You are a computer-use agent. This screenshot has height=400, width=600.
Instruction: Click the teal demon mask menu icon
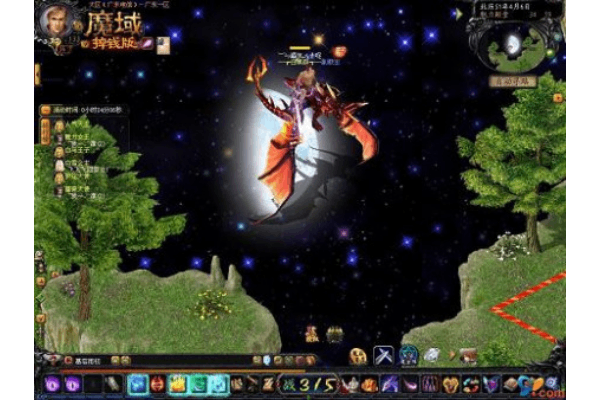(x=408, y=355)
